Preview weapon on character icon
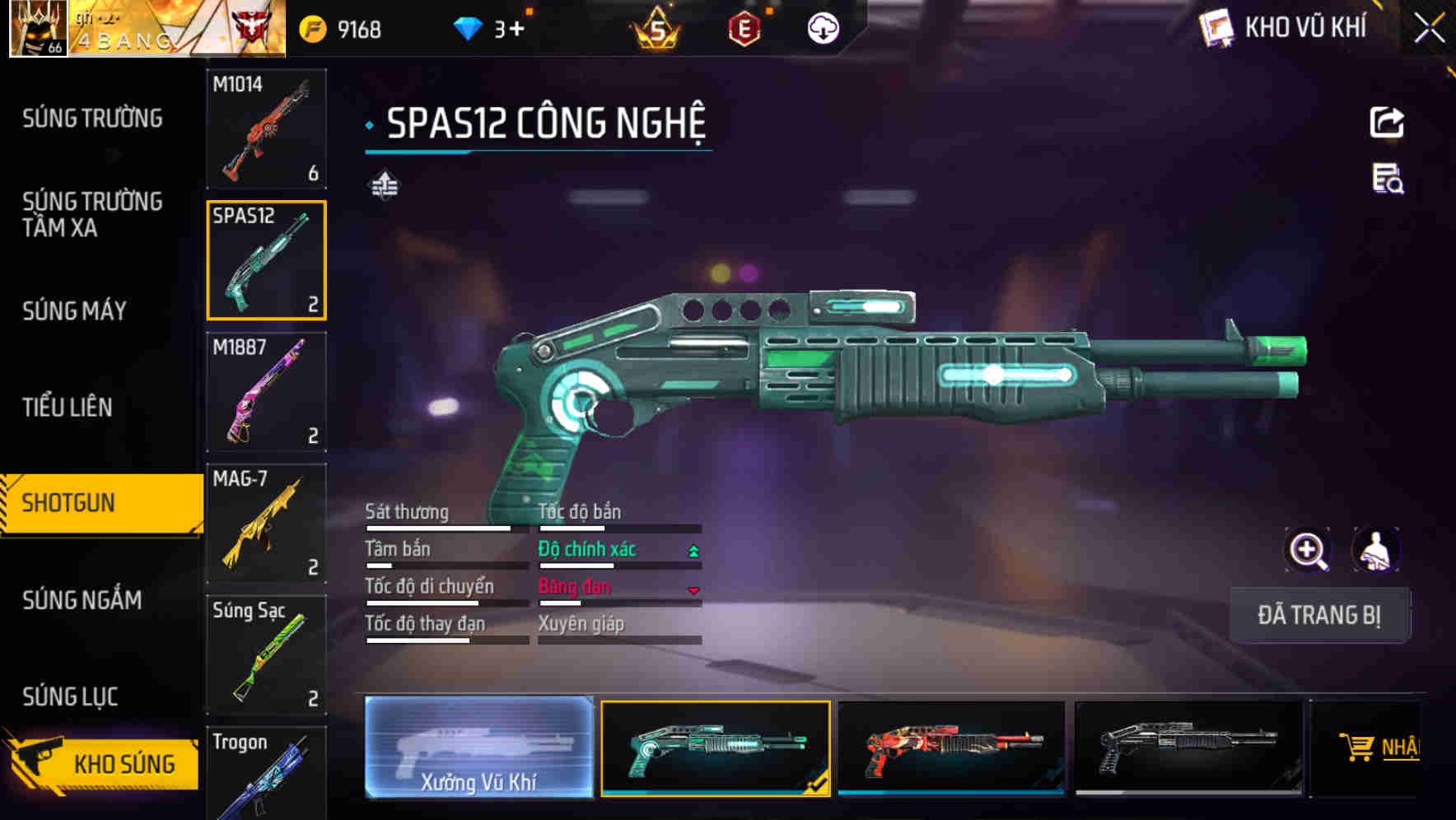This screenshot has height=820, width=1456. (x=1375, y=550)
